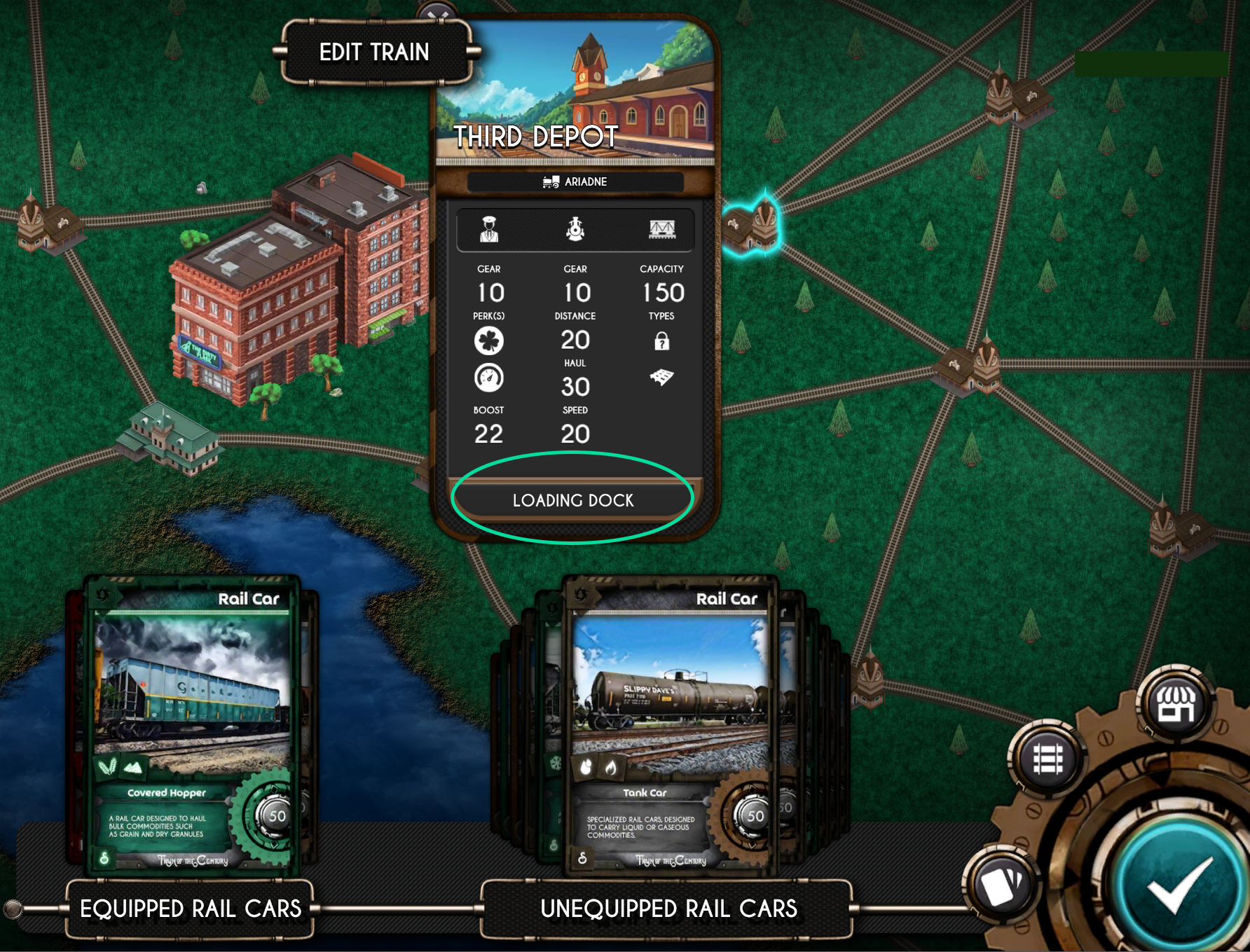
Task: Select the locomotive tab icon
Action: pyautogui.click(x=575, y=229)
